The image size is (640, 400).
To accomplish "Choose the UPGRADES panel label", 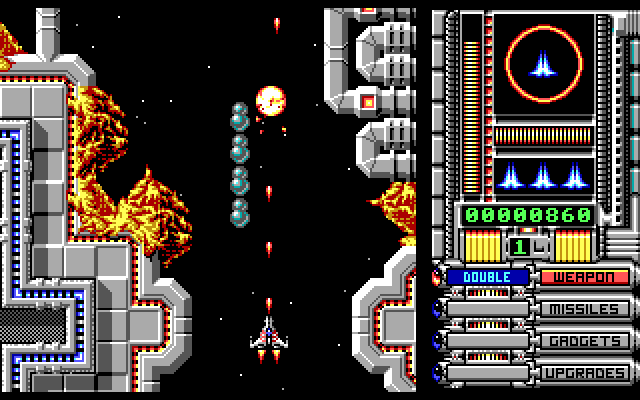I will pos(586,373).
